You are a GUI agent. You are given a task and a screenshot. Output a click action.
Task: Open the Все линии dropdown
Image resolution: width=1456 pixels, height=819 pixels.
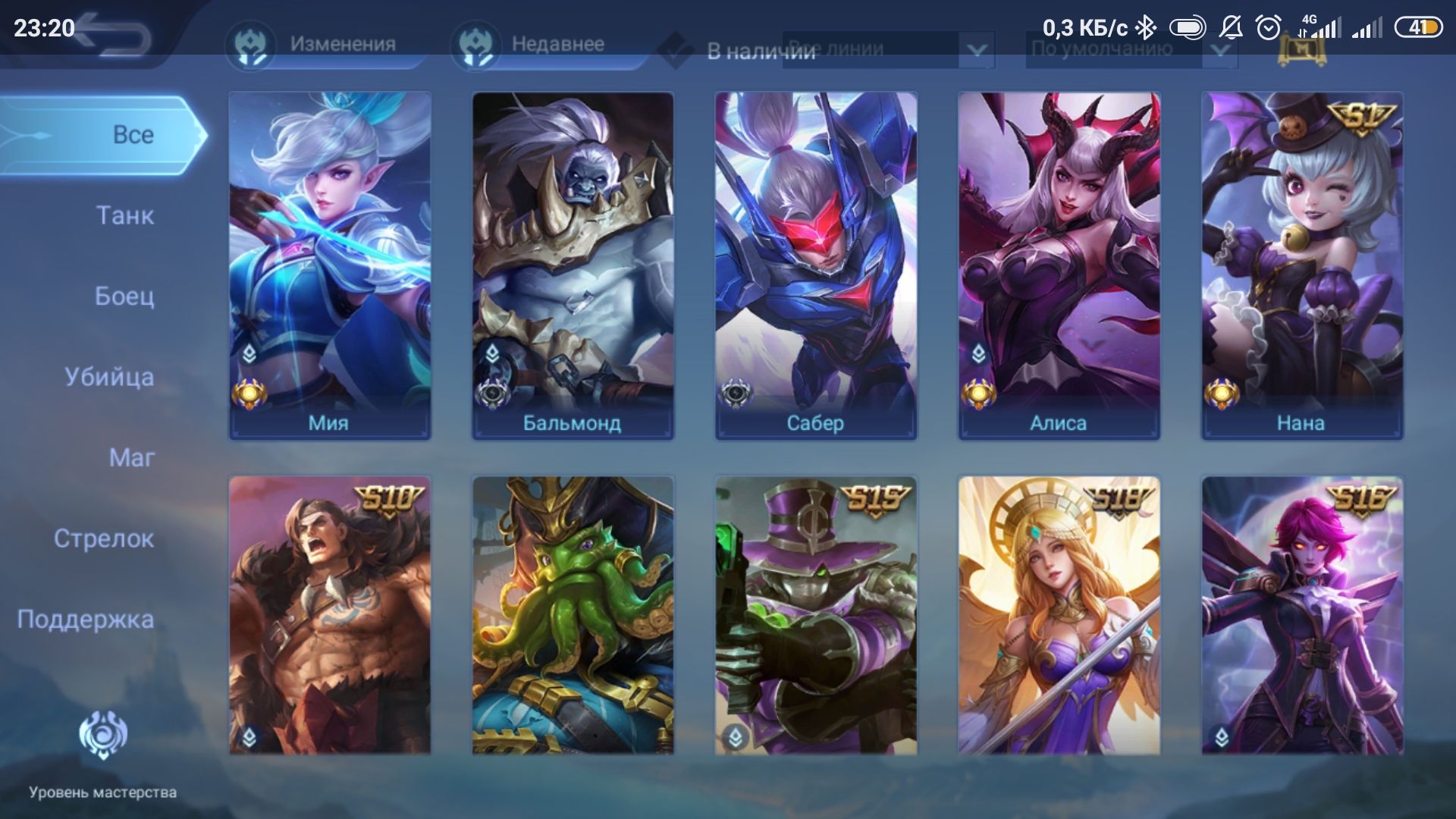889,50
